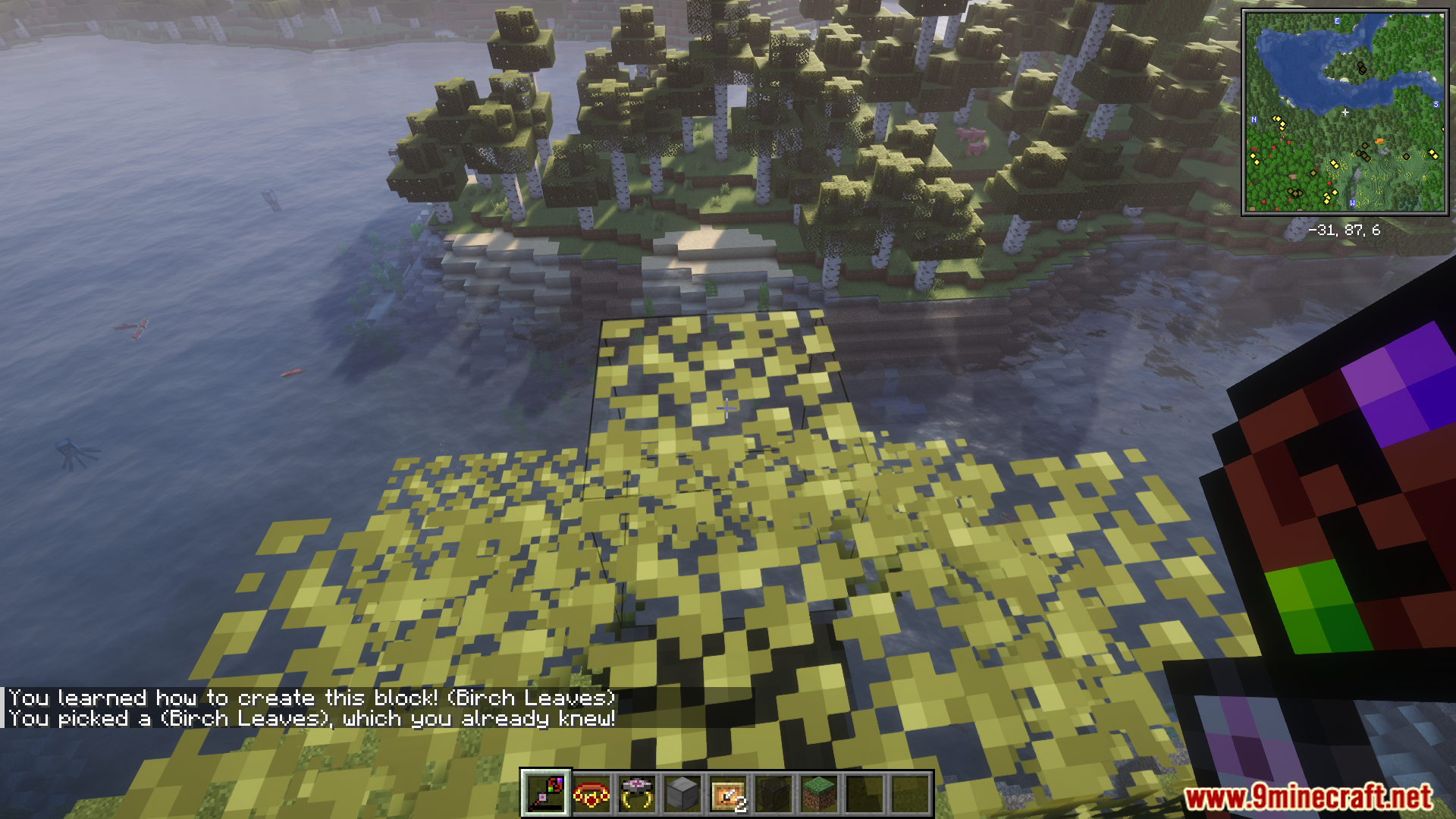Click the 9minecraft.net watermark link
The height and width of the screenshot is (819, 1456).
point(1308,797)
